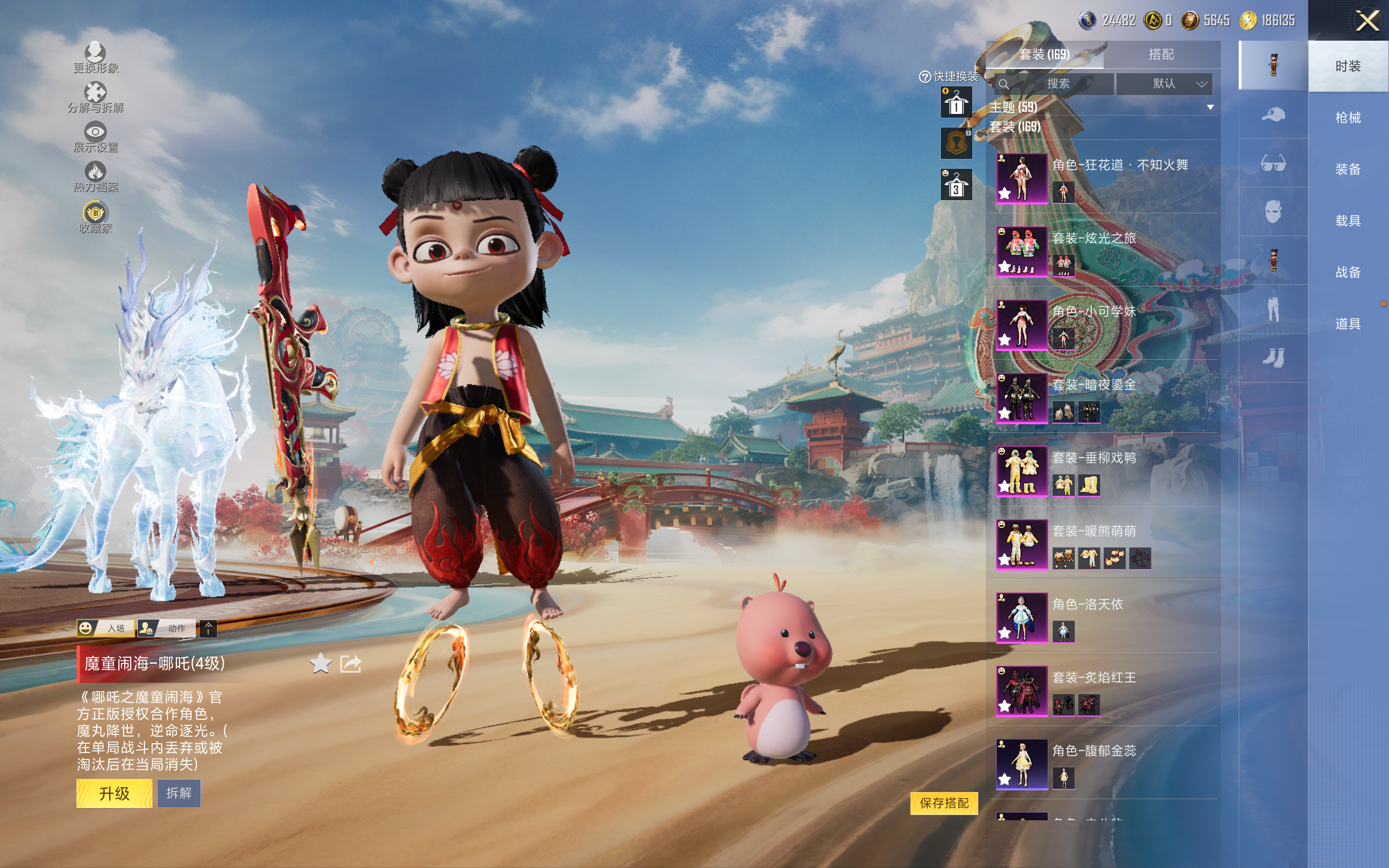Image resolution: width=1389 pixels, height=868 pixels.
Task: Switch to the 动作 action tab
Action: (167, 629)
